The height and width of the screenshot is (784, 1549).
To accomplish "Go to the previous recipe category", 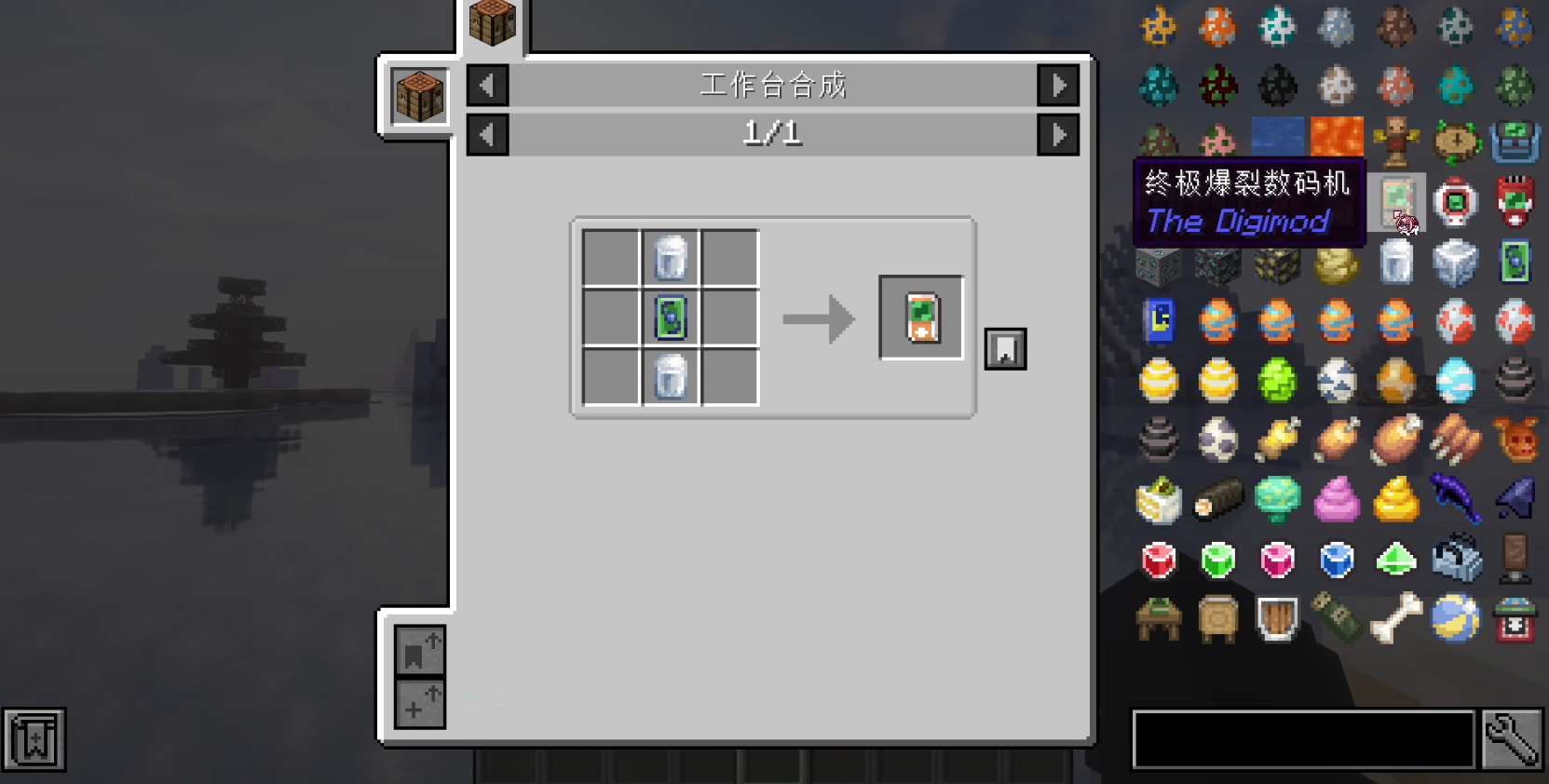I will pos(487,86).
